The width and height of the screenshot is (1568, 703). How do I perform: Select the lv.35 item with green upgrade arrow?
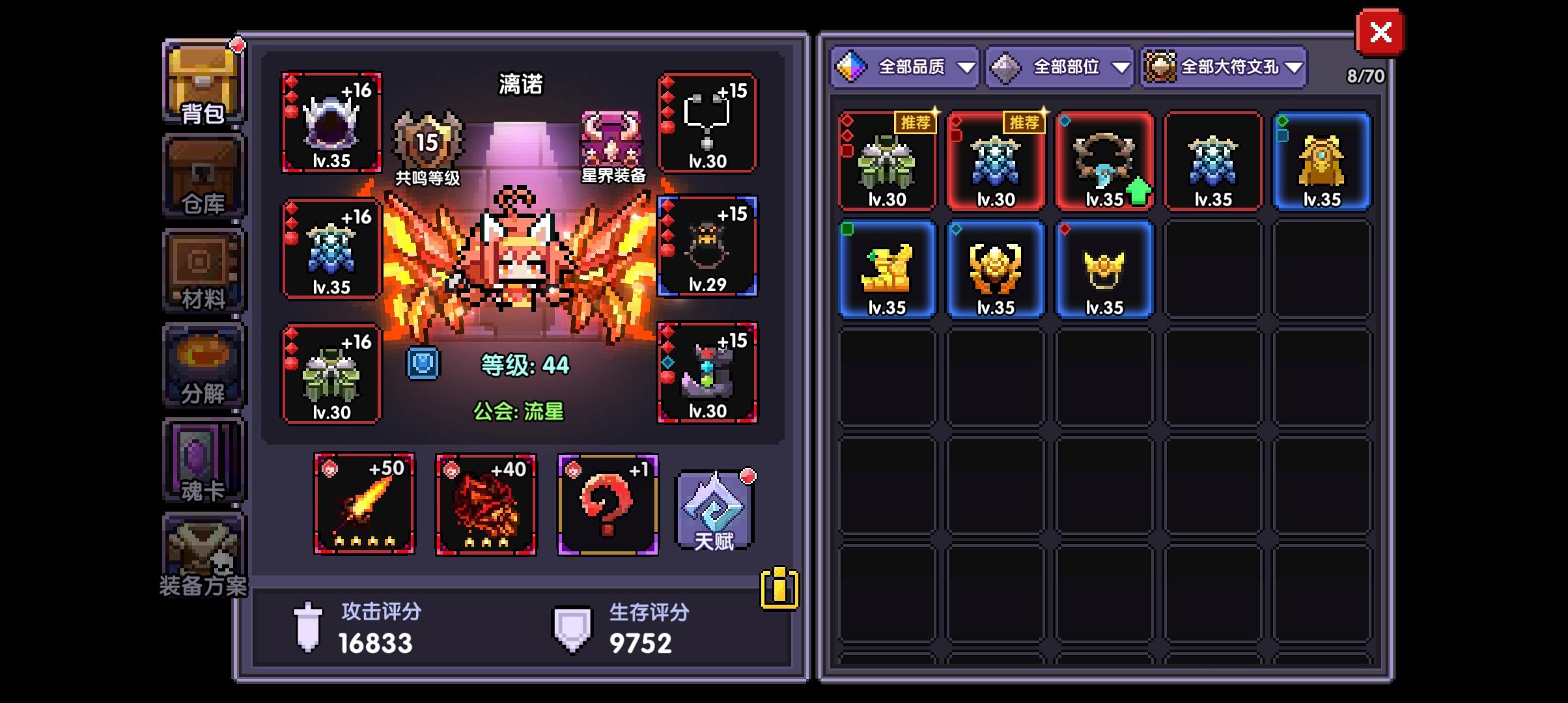[1104, 161]
